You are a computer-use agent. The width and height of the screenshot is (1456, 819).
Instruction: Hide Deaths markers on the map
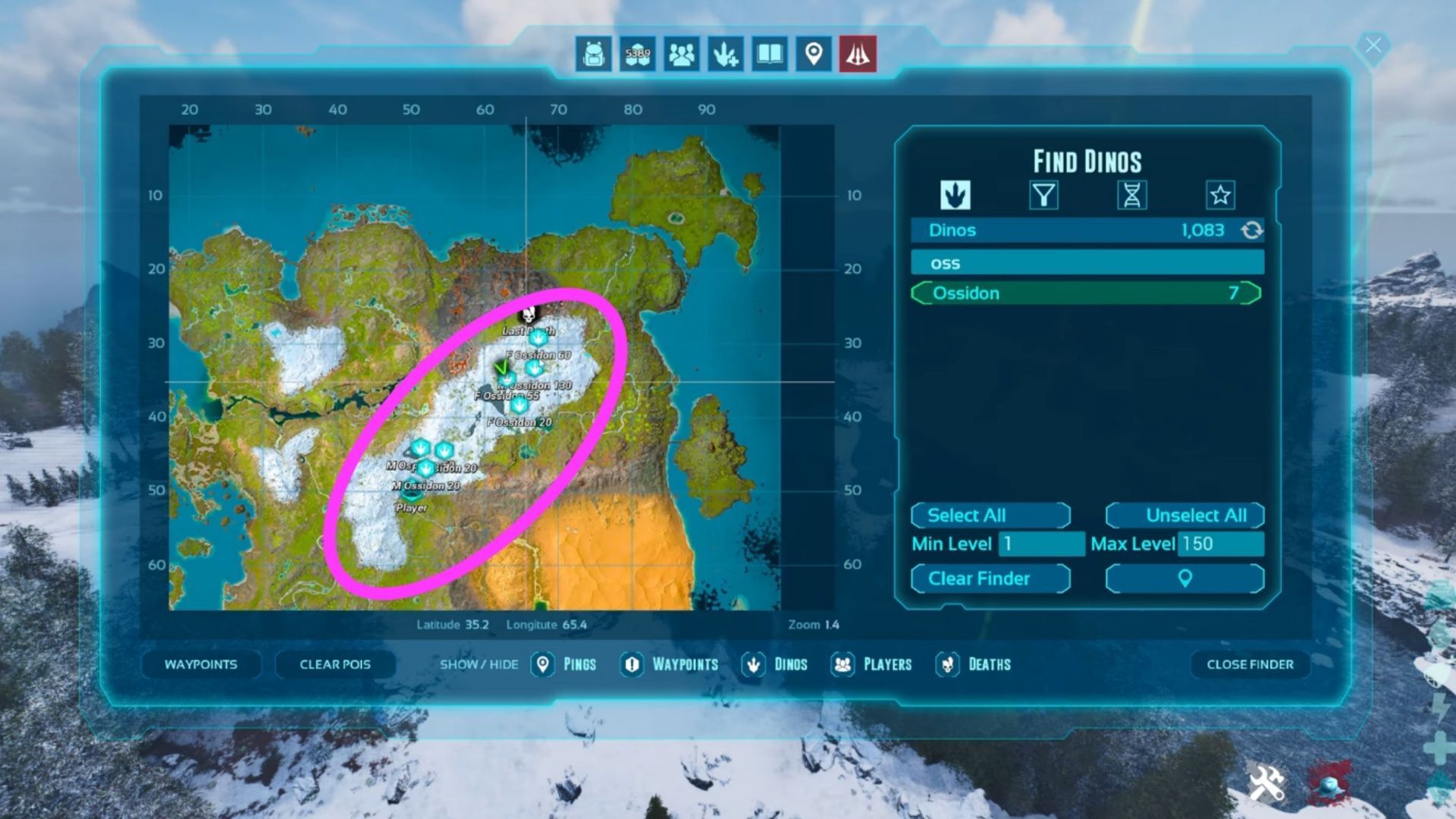(974, 664)
